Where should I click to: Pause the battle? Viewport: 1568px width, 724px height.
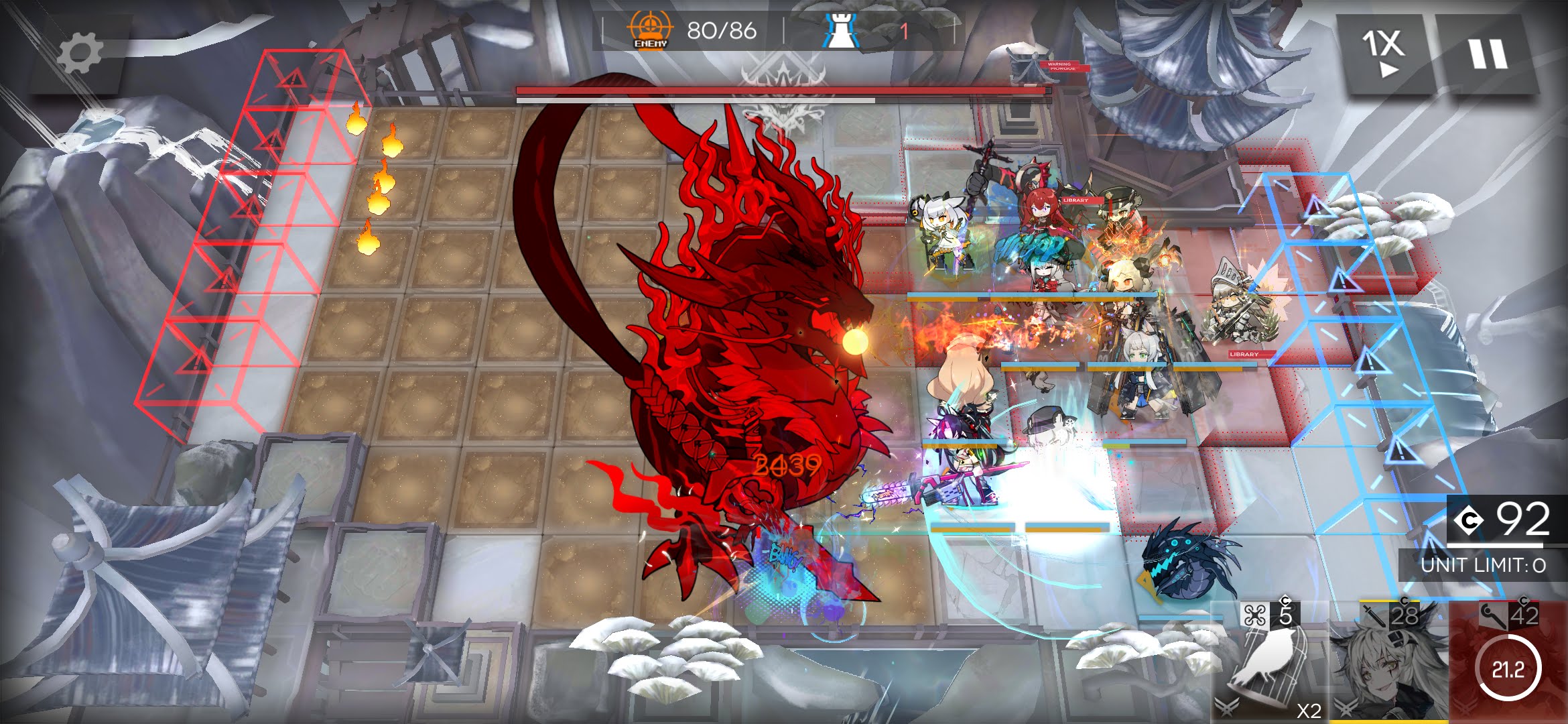point(1488,54)
